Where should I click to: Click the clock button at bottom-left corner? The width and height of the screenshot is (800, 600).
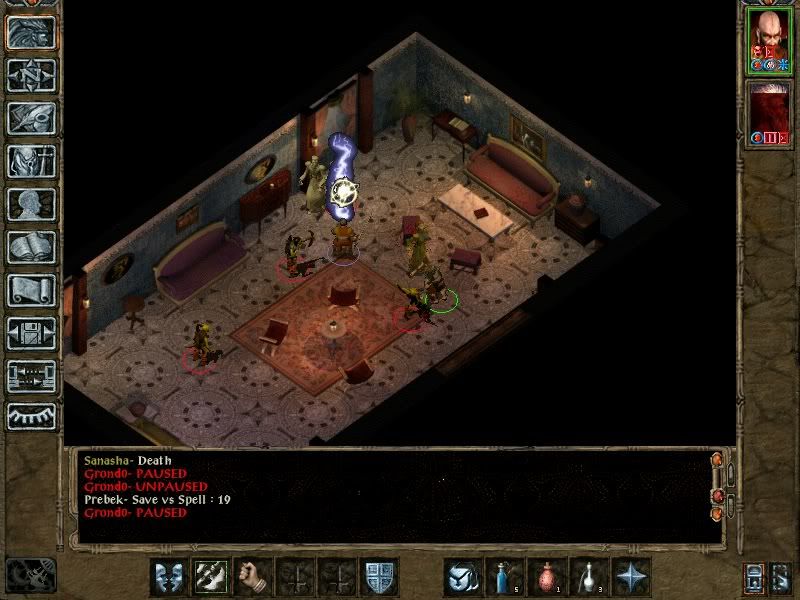coord(29,575)
